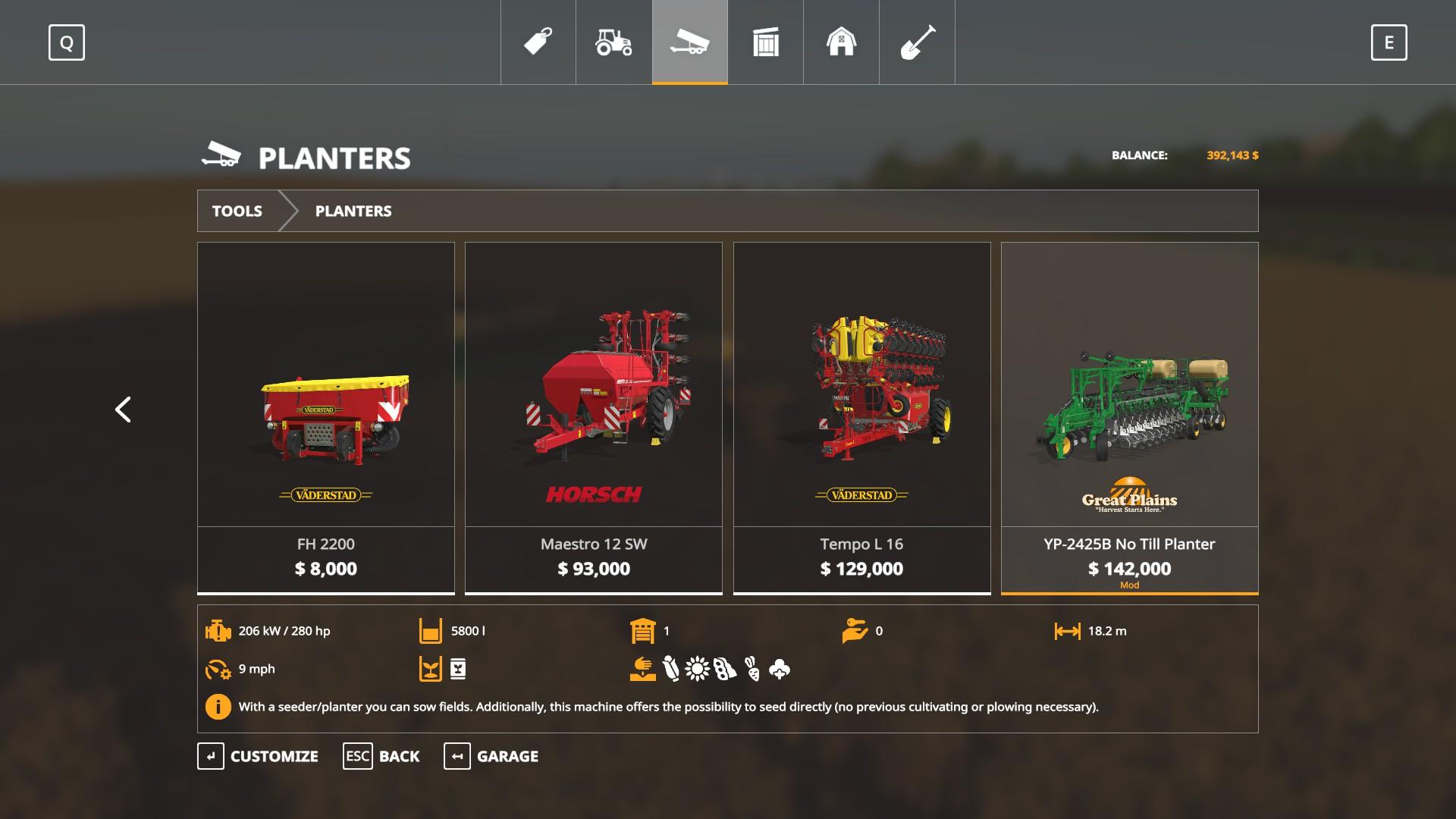Switch to the tractor vehicles tab
This screenshot has height=819, width=1456.
click(x=613, y=42)
